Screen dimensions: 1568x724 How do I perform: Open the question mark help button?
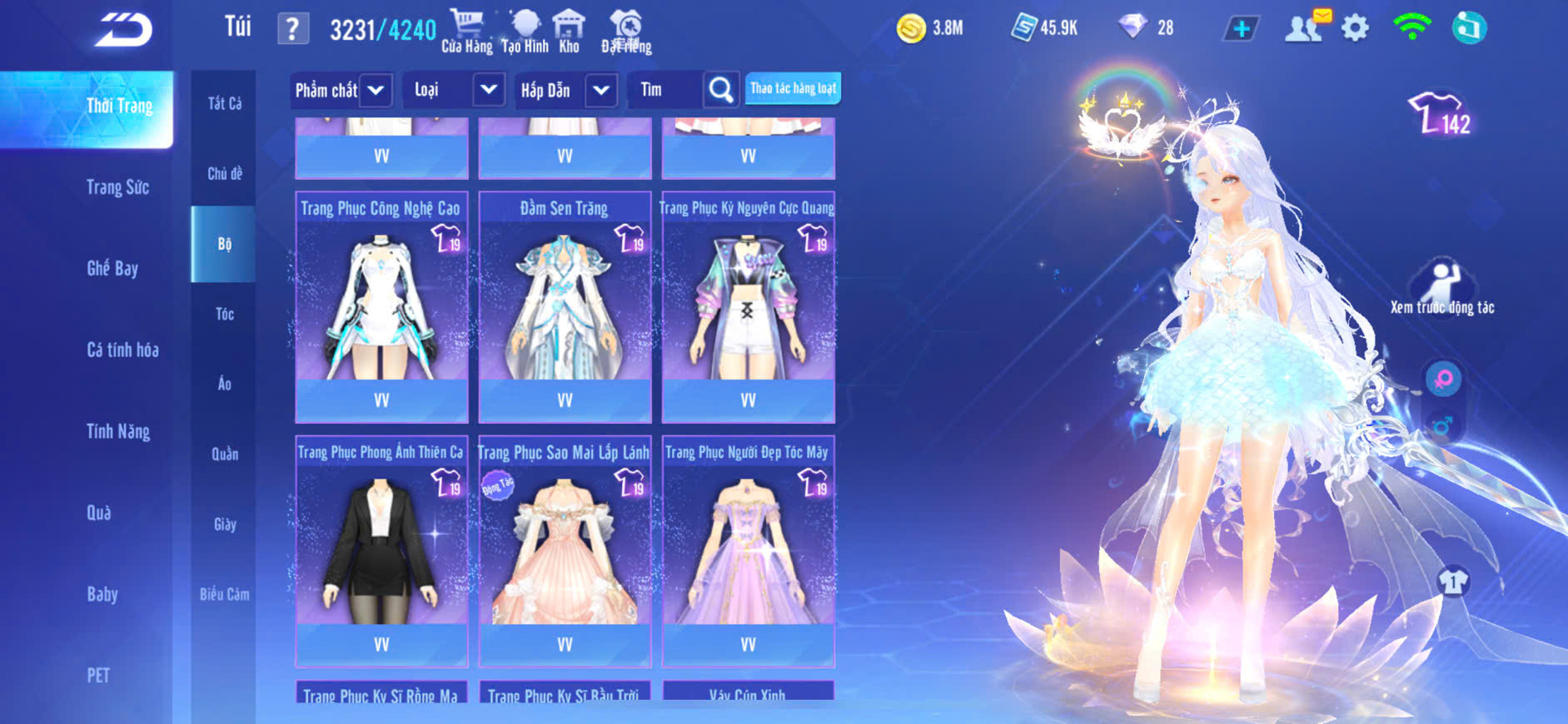click(292, 29)
